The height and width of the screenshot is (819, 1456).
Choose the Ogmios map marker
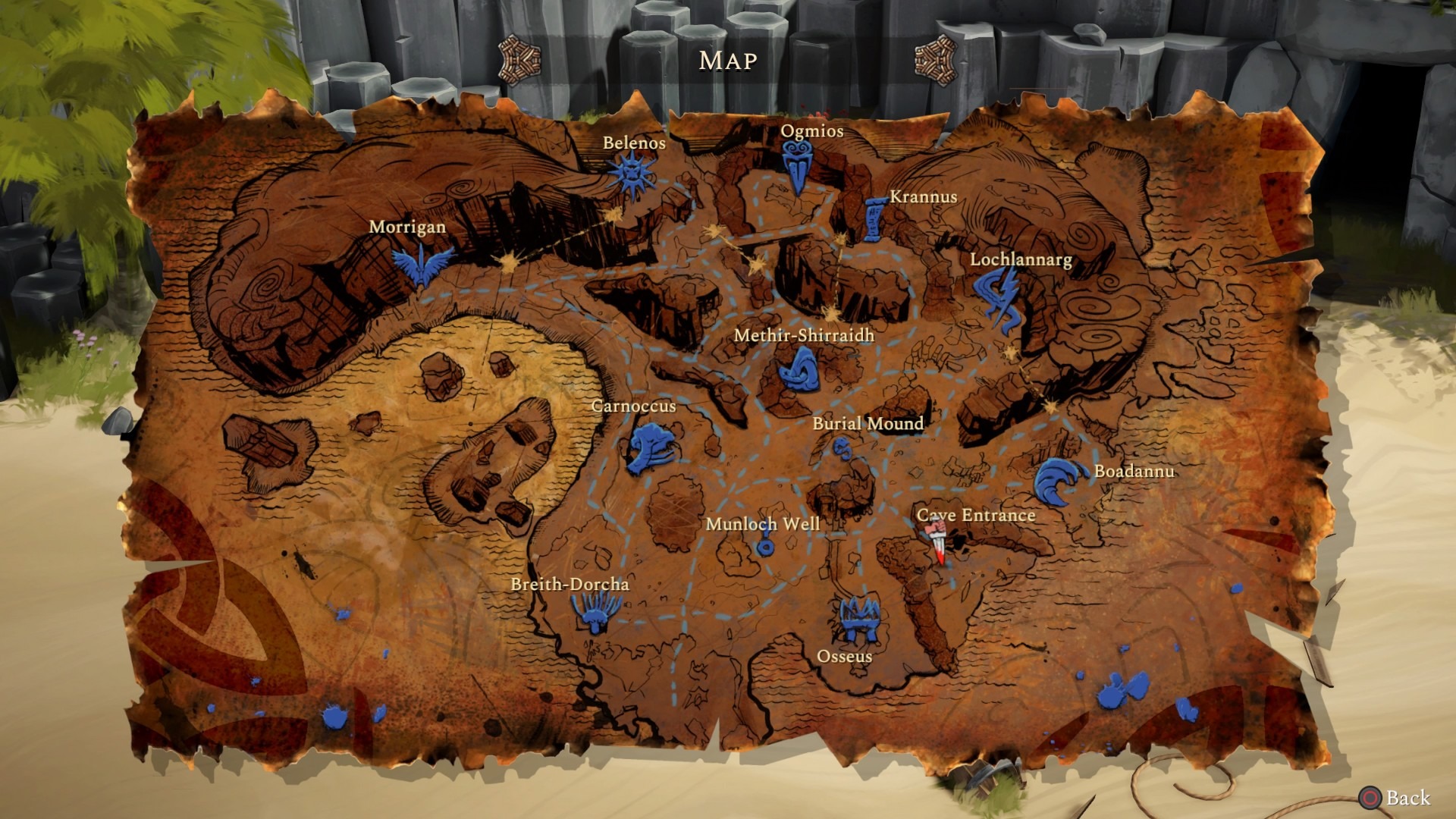796,168
